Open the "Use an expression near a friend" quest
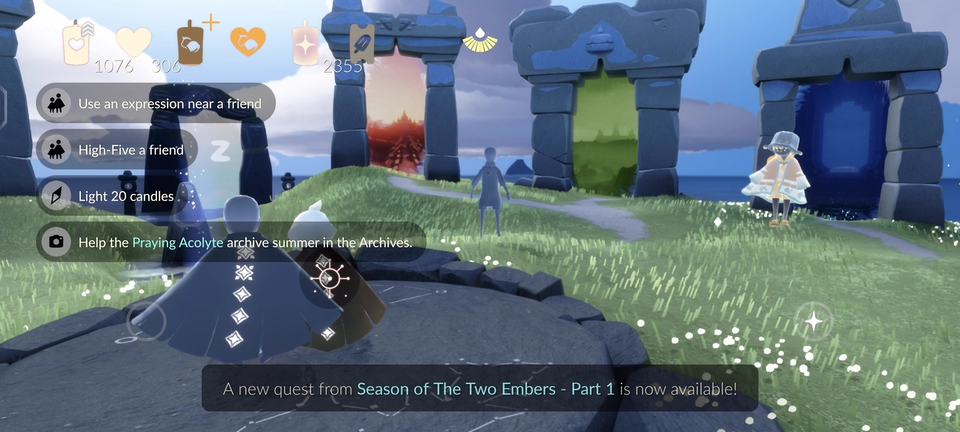Screen dimensions: 960x432 point(155,103)
